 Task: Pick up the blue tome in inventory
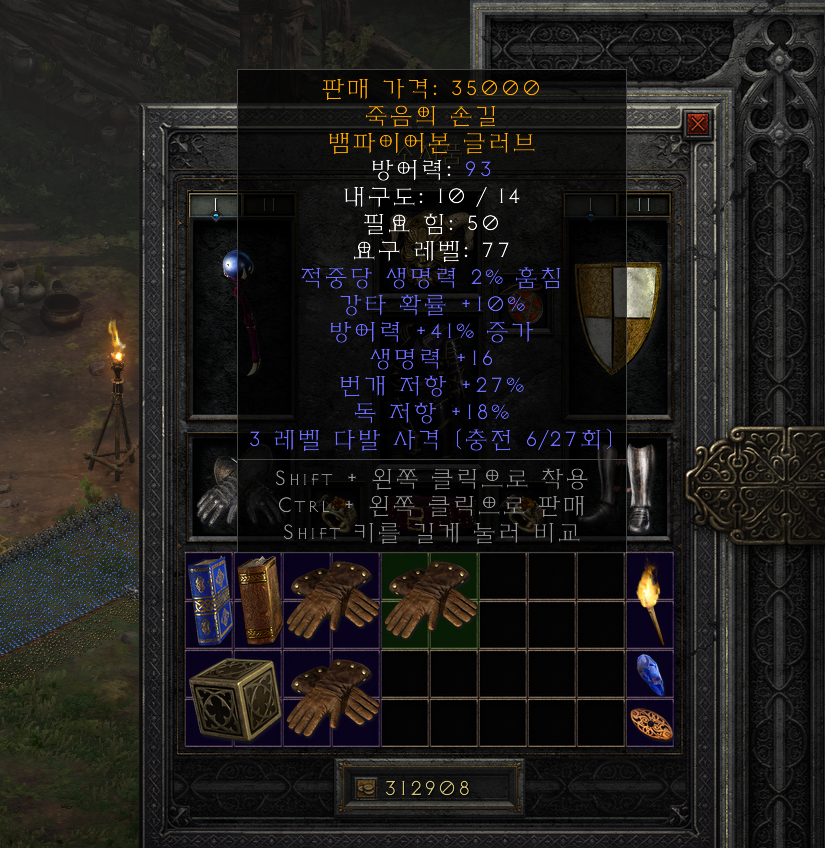pos(209,600)
